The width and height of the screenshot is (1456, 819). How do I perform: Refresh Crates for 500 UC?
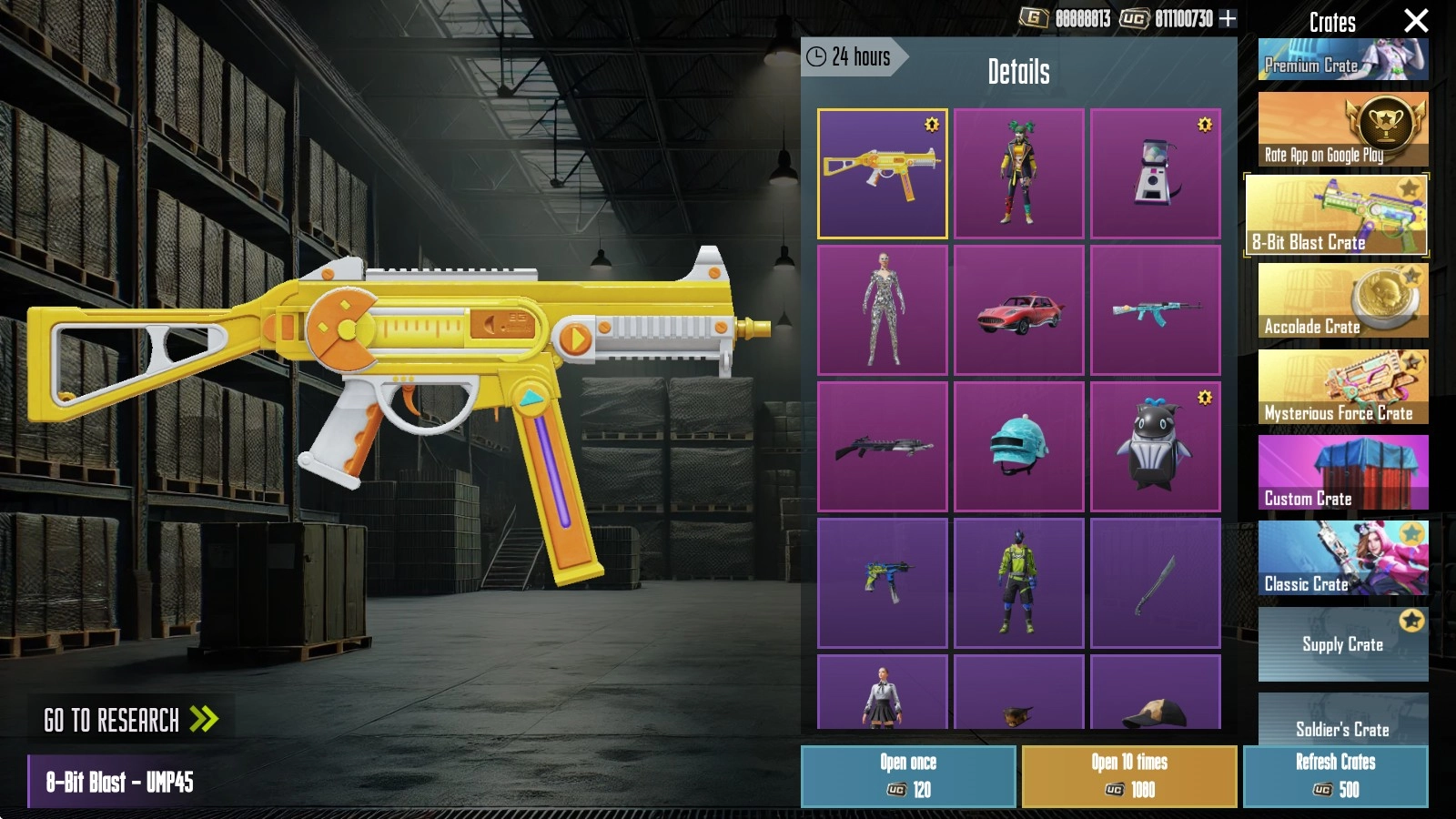point(1335,776)
